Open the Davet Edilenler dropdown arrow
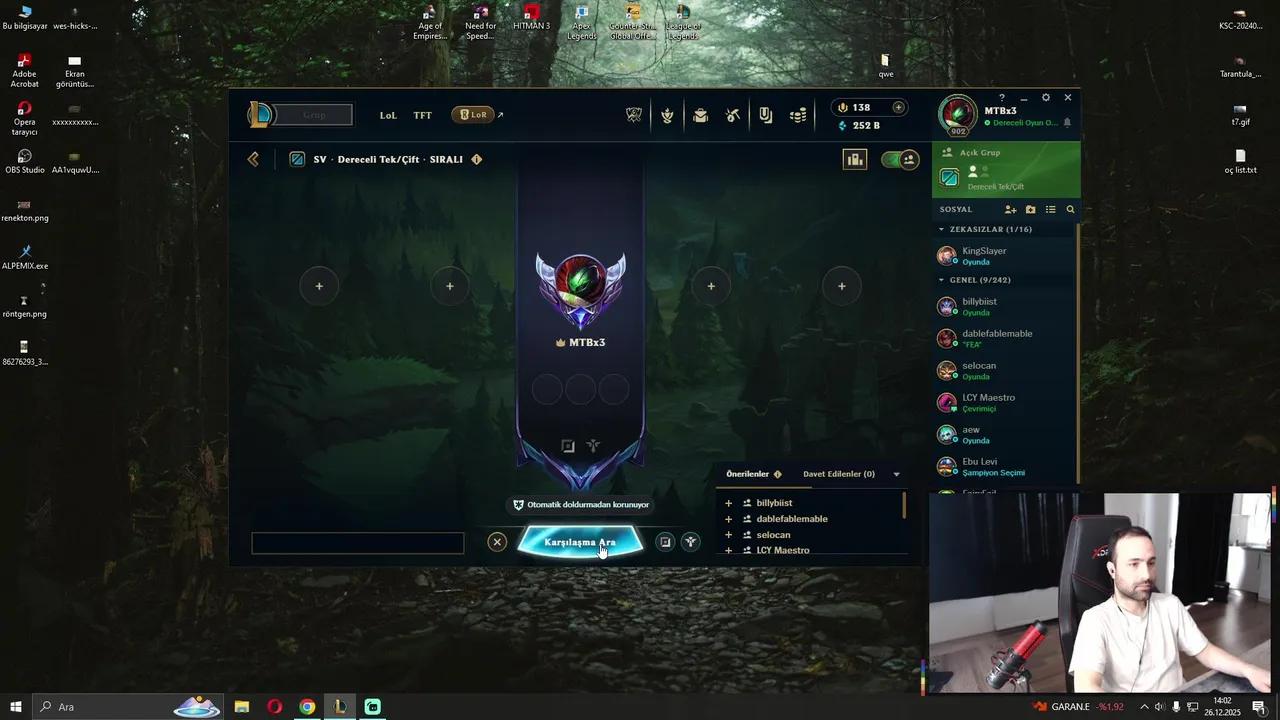This screenshot has width=1280, height=720. [x=895, y=473]
